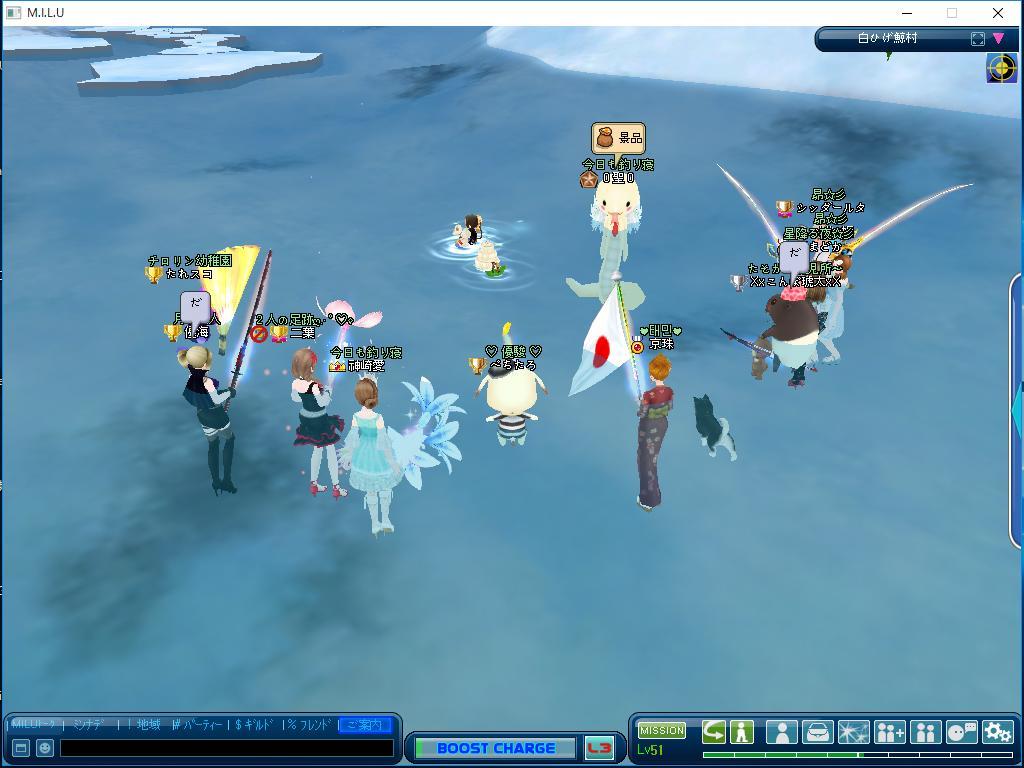The width and height of the screenshot is (1024, 768).
Task: Open the smiley face emote button
Action: [44, 747]
